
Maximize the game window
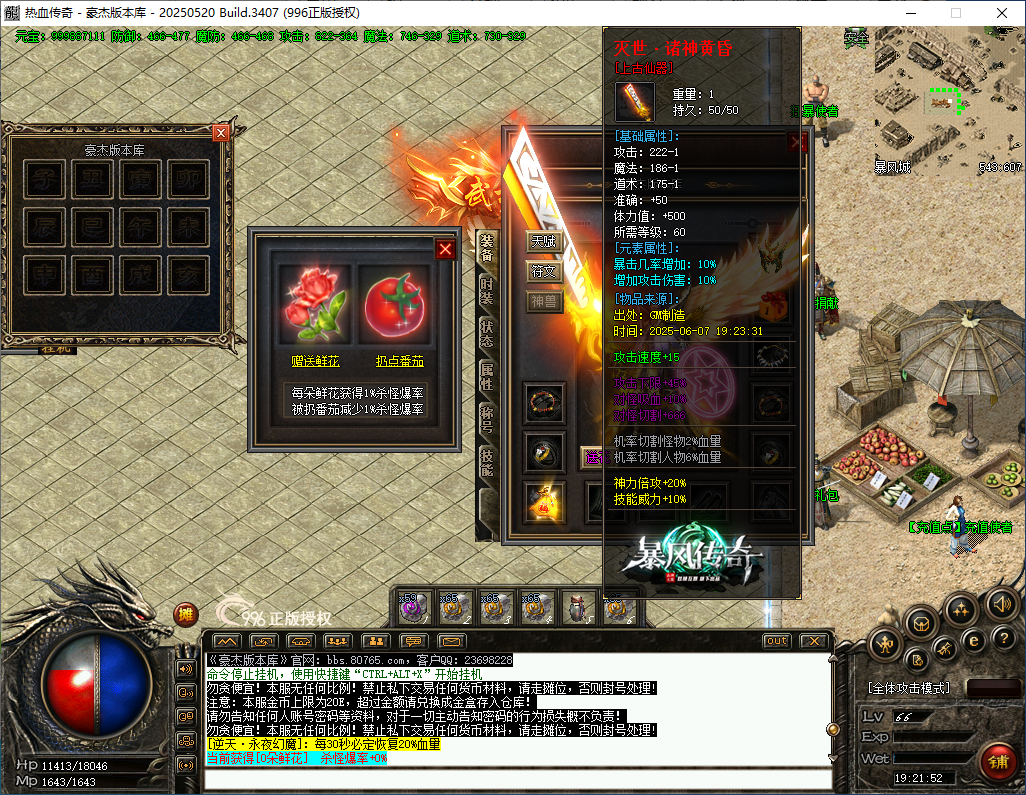tap(955, 13)
